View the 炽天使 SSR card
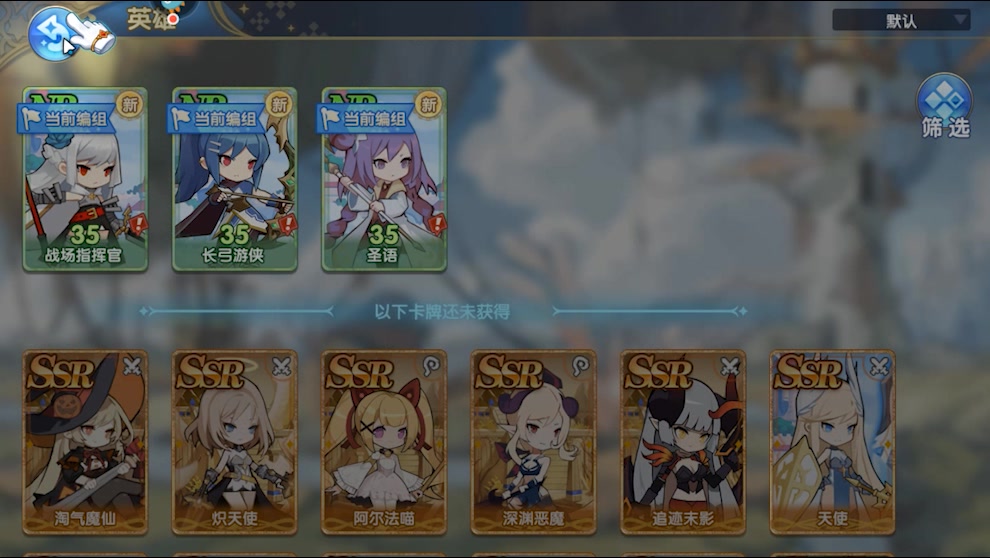The image size is (990, 558). (x=234, y=441)
